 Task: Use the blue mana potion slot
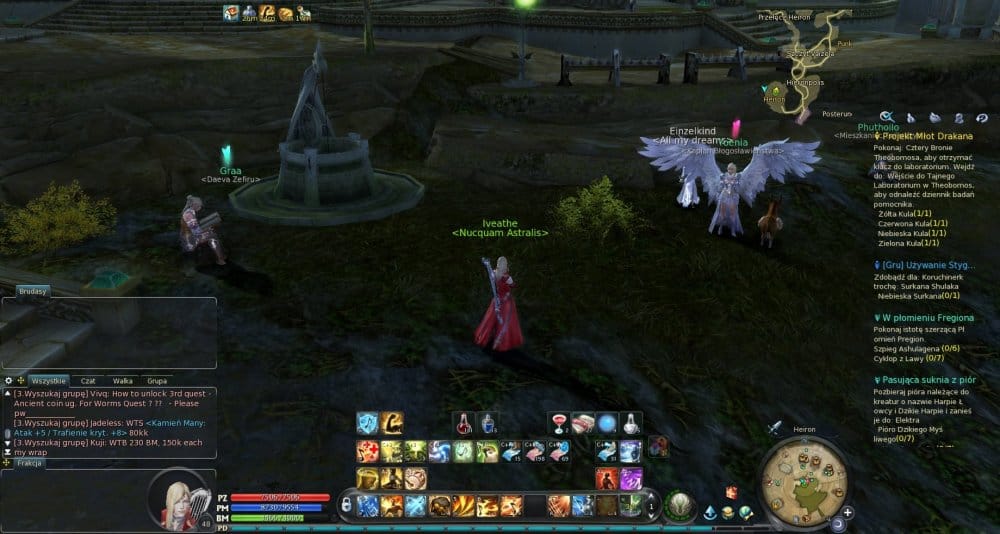coord(485,423)
